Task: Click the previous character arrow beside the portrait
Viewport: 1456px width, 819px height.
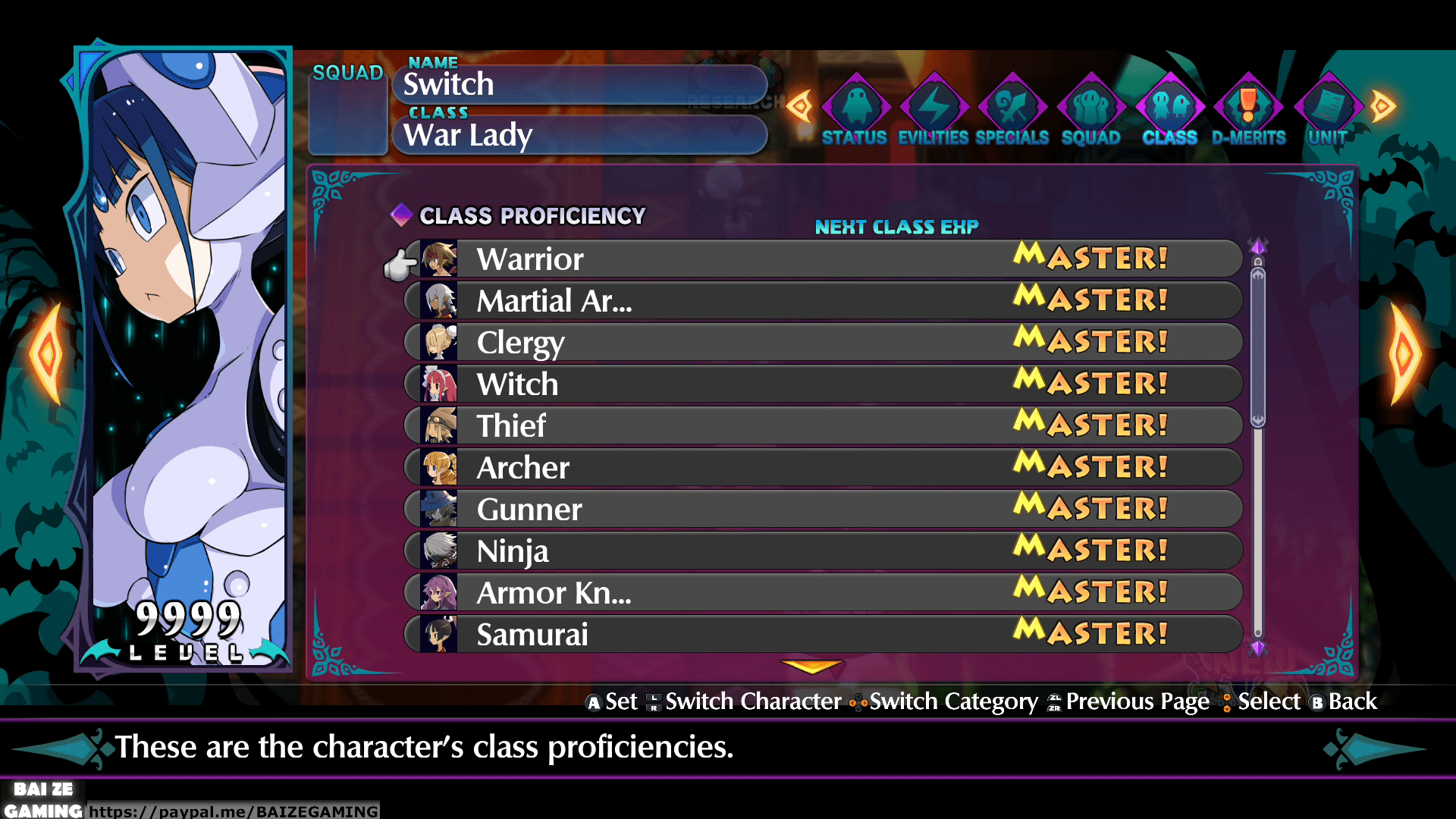Action: (x=47, y=353)
